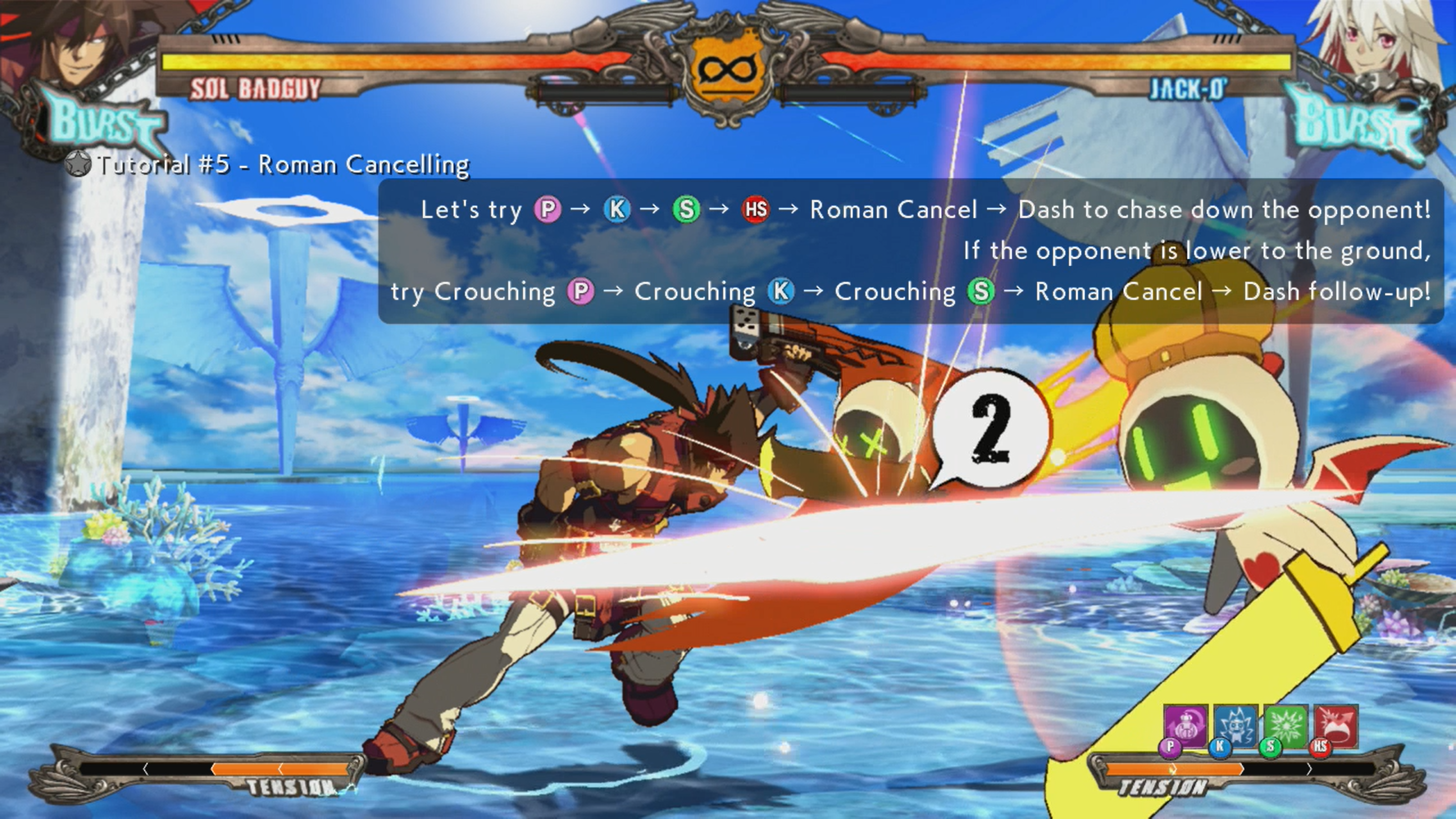Screen dimensions: 1456x819
Task: Activate the blue shocked ghost command icon
Action: coord(1236,726)
